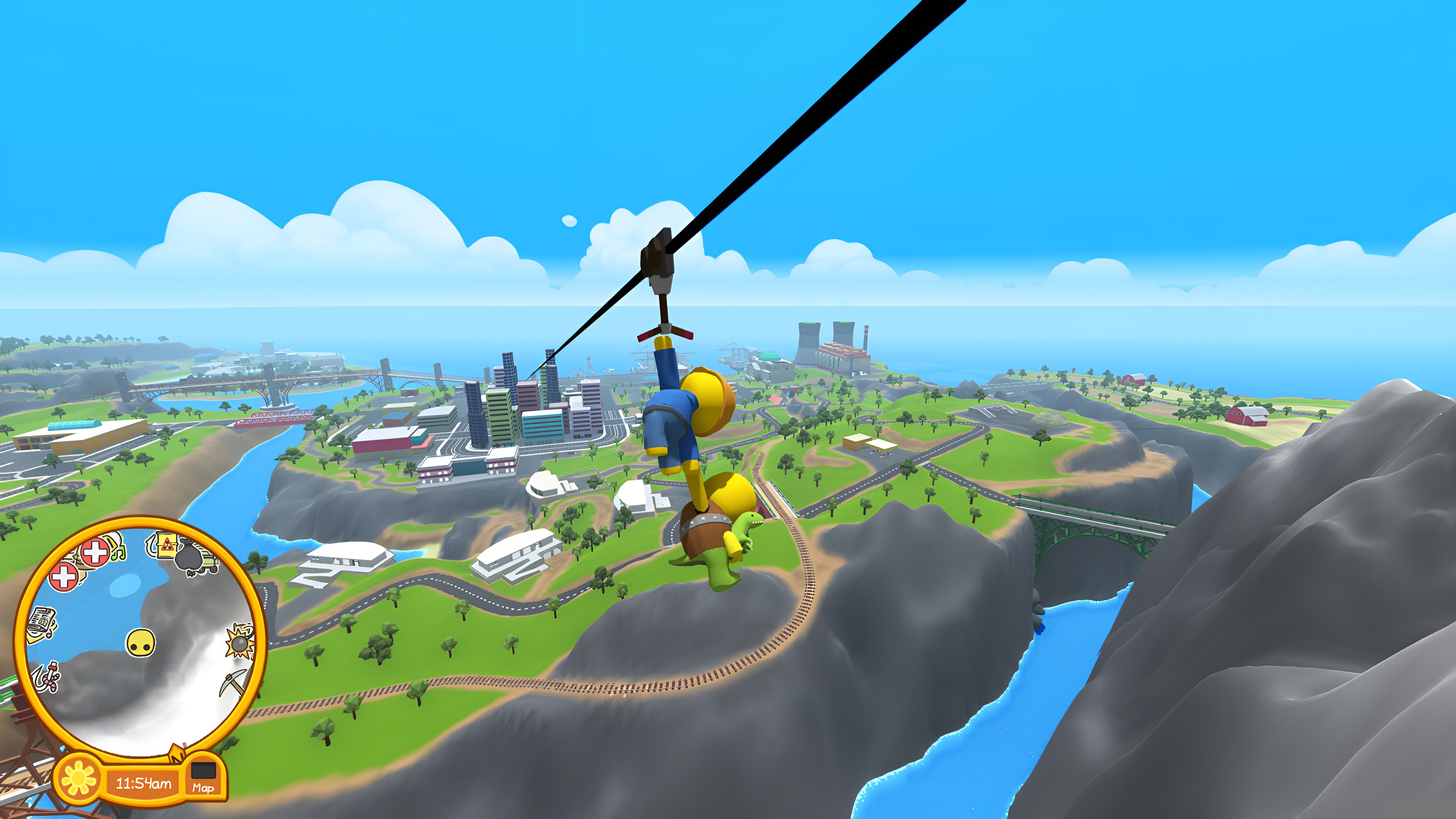This screenshot has height=819, width=1456.
Task: Click the garbage bag truck marker on minimap
Action: tap(189, 556)
